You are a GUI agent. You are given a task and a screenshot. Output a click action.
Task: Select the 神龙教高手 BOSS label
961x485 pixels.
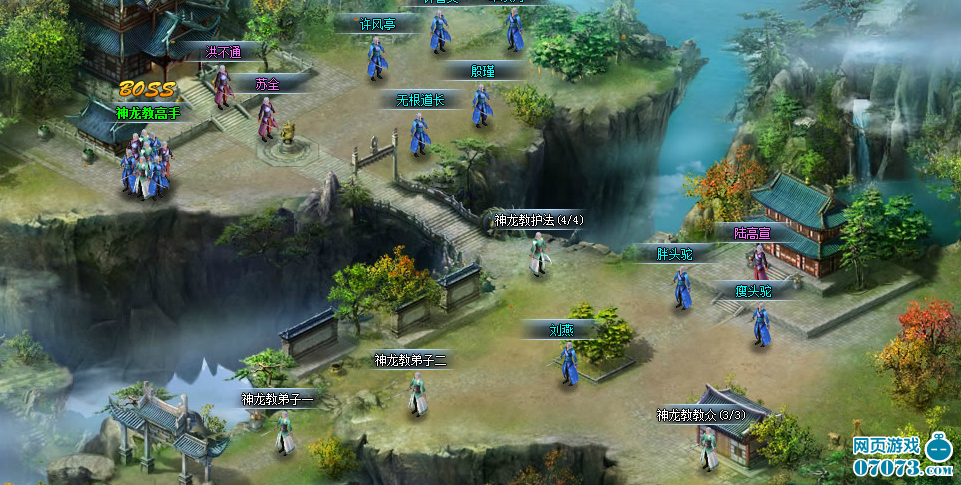pos(147,113)
